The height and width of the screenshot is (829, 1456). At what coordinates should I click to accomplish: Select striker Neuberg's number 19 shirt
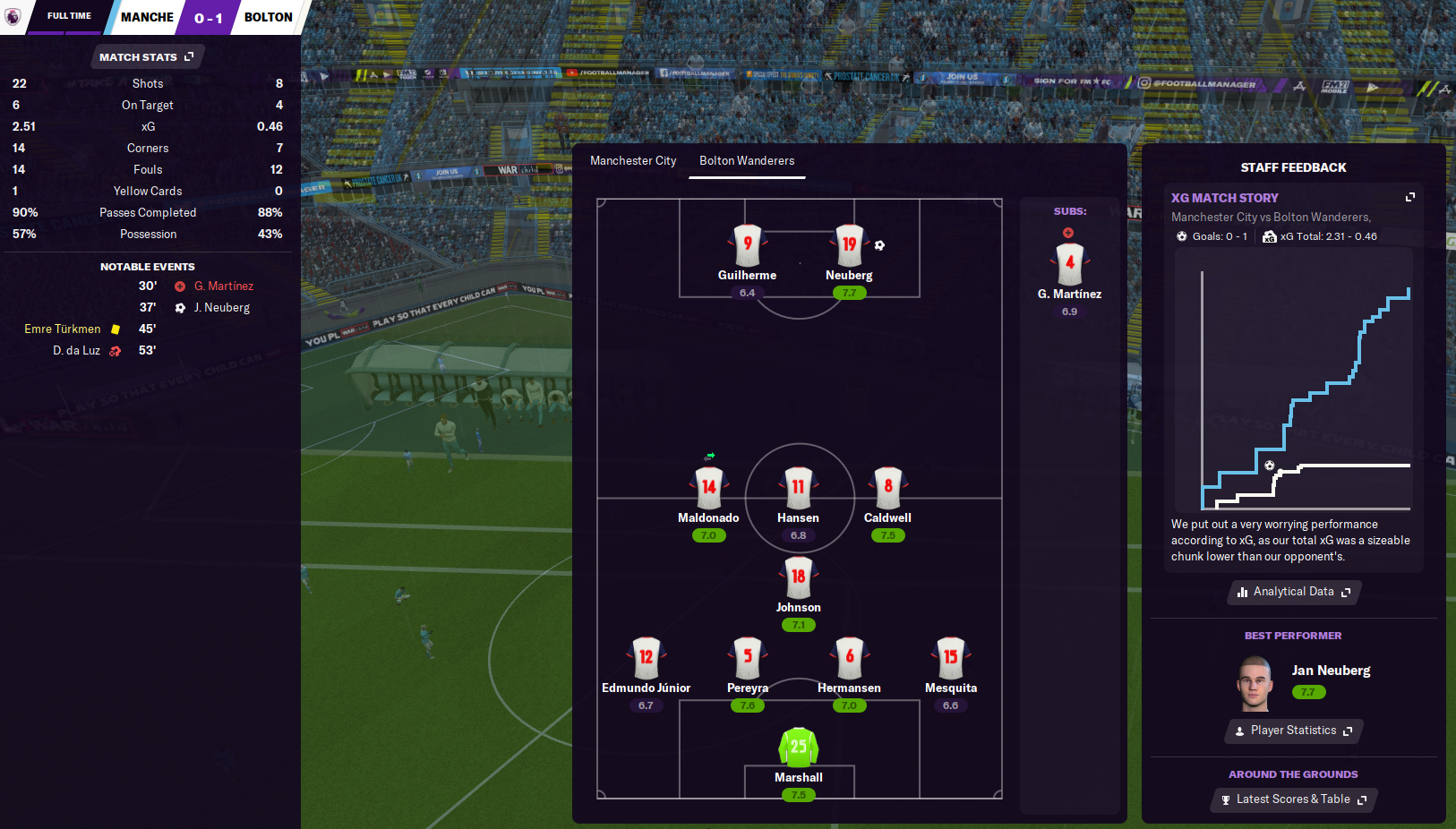(849, 245)
